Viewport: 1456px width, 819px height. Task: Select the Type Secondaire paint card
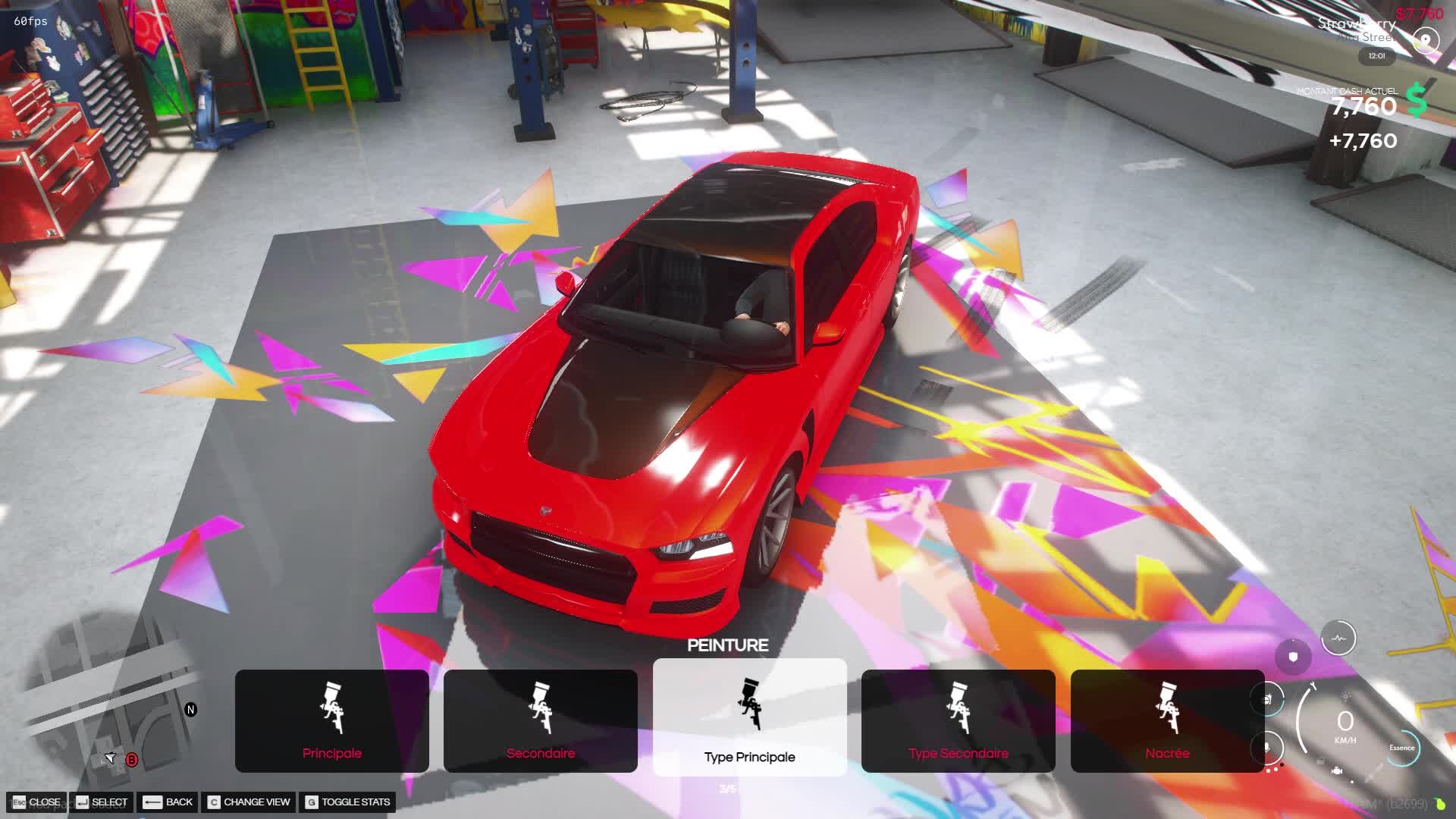tap(958, 720)
